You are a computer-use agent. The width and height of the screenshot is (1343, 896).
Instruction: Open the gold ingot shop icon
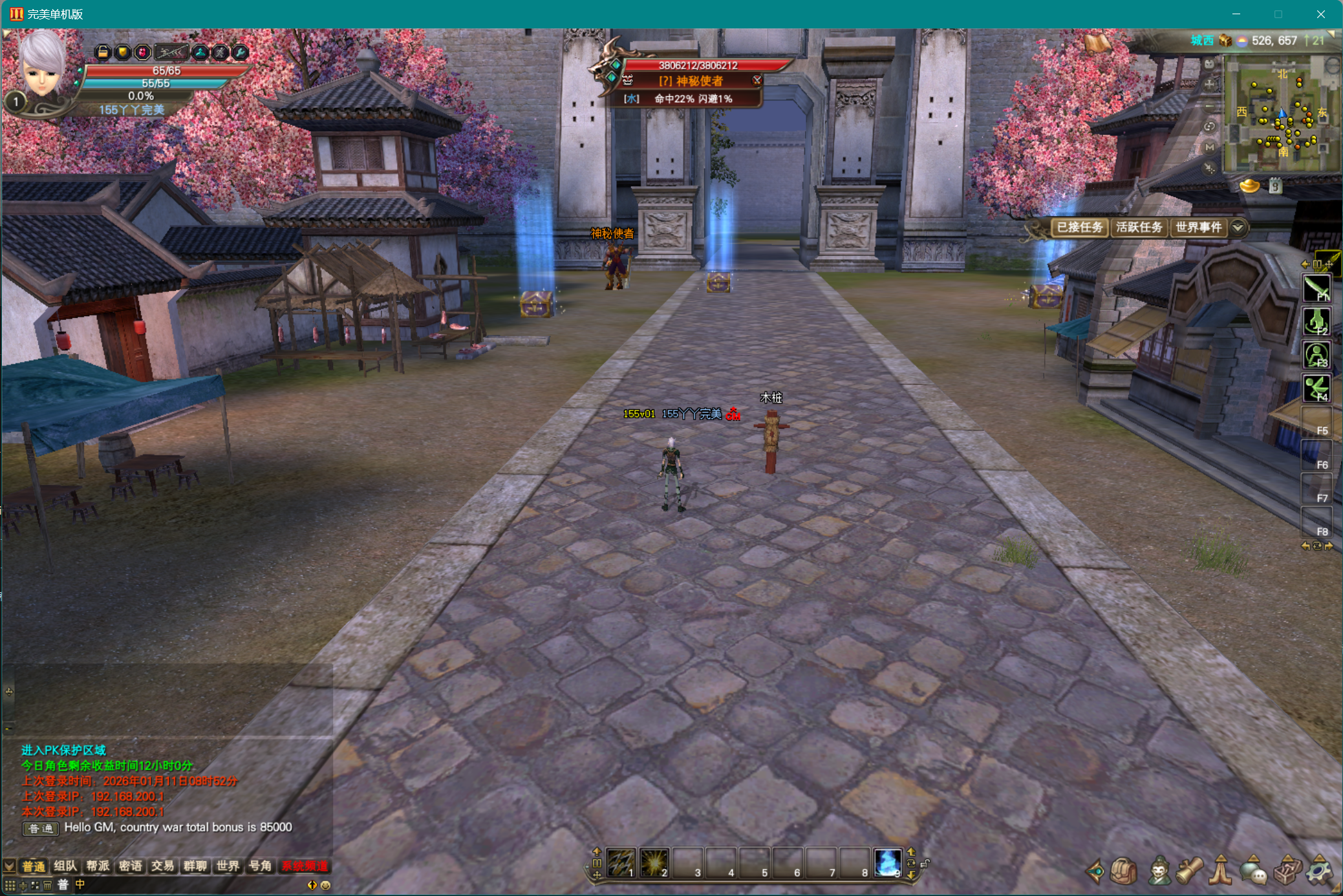1250,187
